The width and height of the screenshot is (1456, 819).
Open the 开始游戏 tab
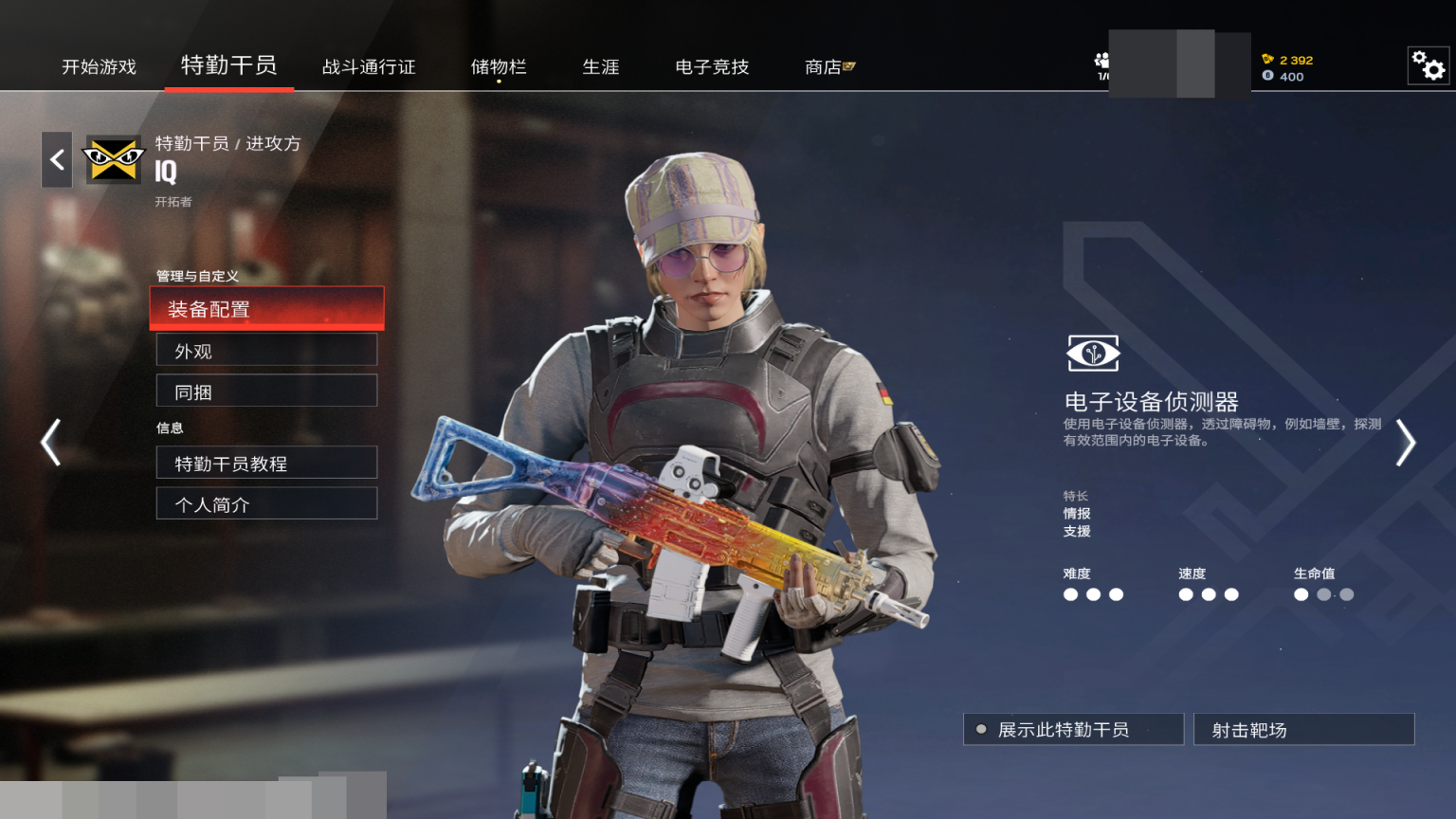coord(99,66)
